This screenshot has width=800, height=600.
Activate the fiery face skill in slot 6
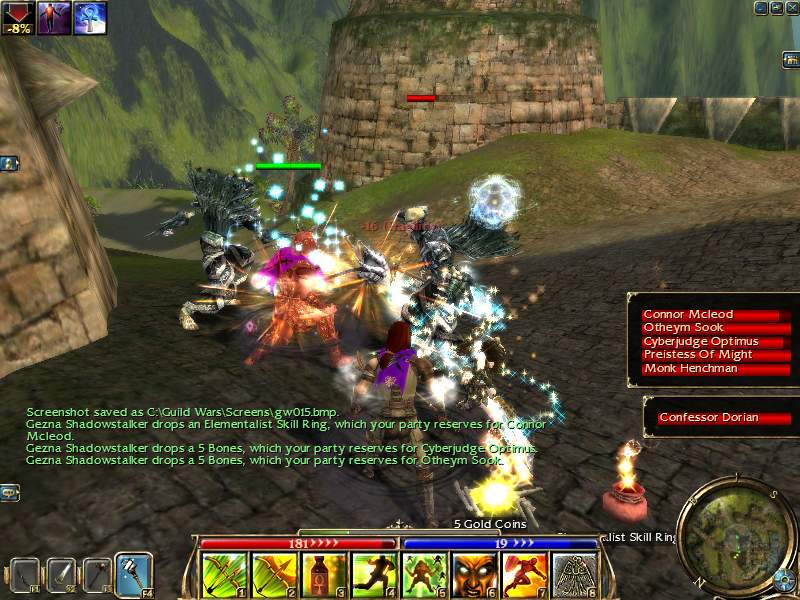475,575
